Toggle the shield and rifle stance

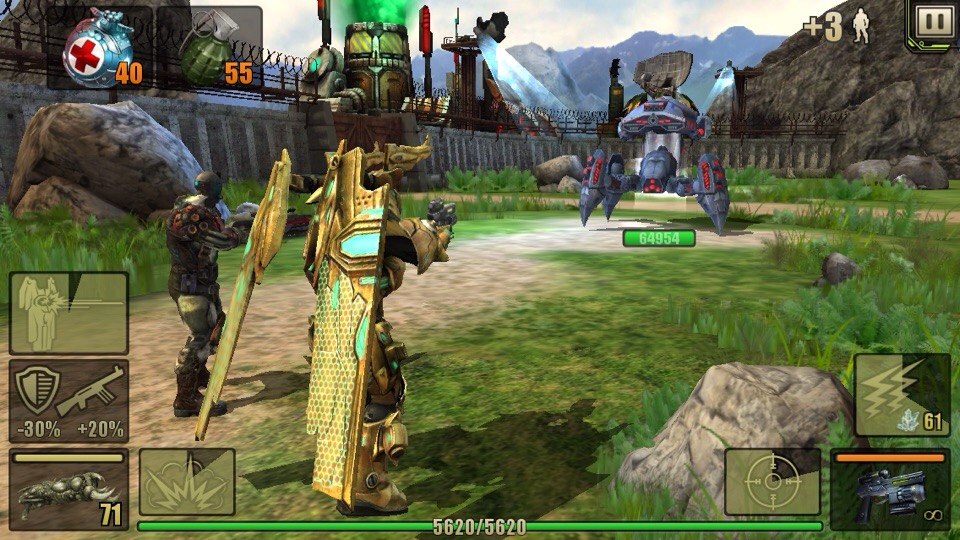68,401
